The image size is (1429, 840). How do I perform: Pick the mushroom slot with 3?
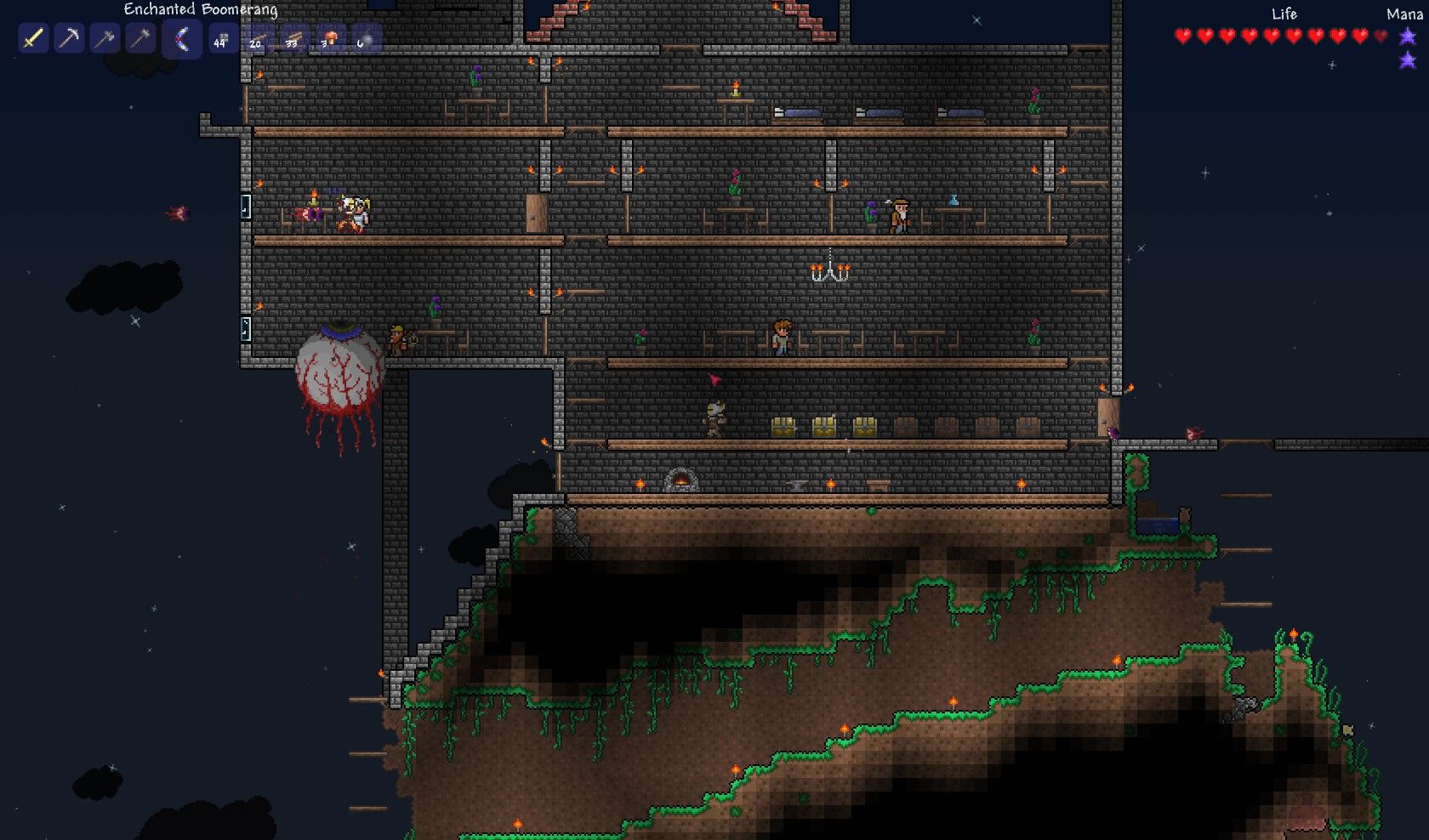click(x=329, y=39)
